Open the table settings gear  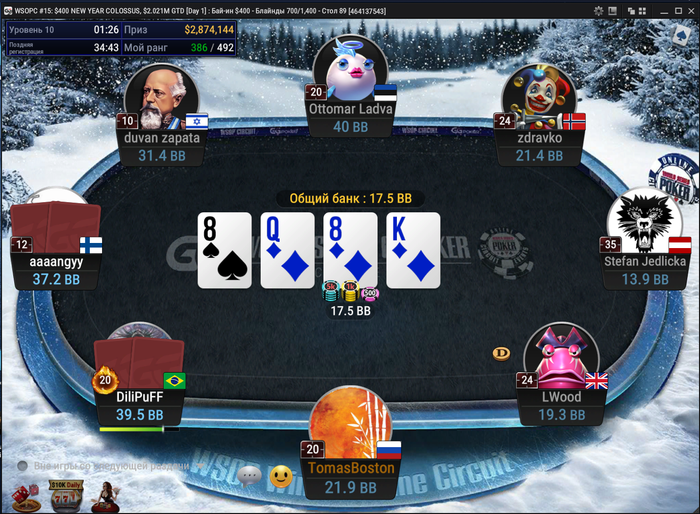pyautogui.click(x=599, y=11)
